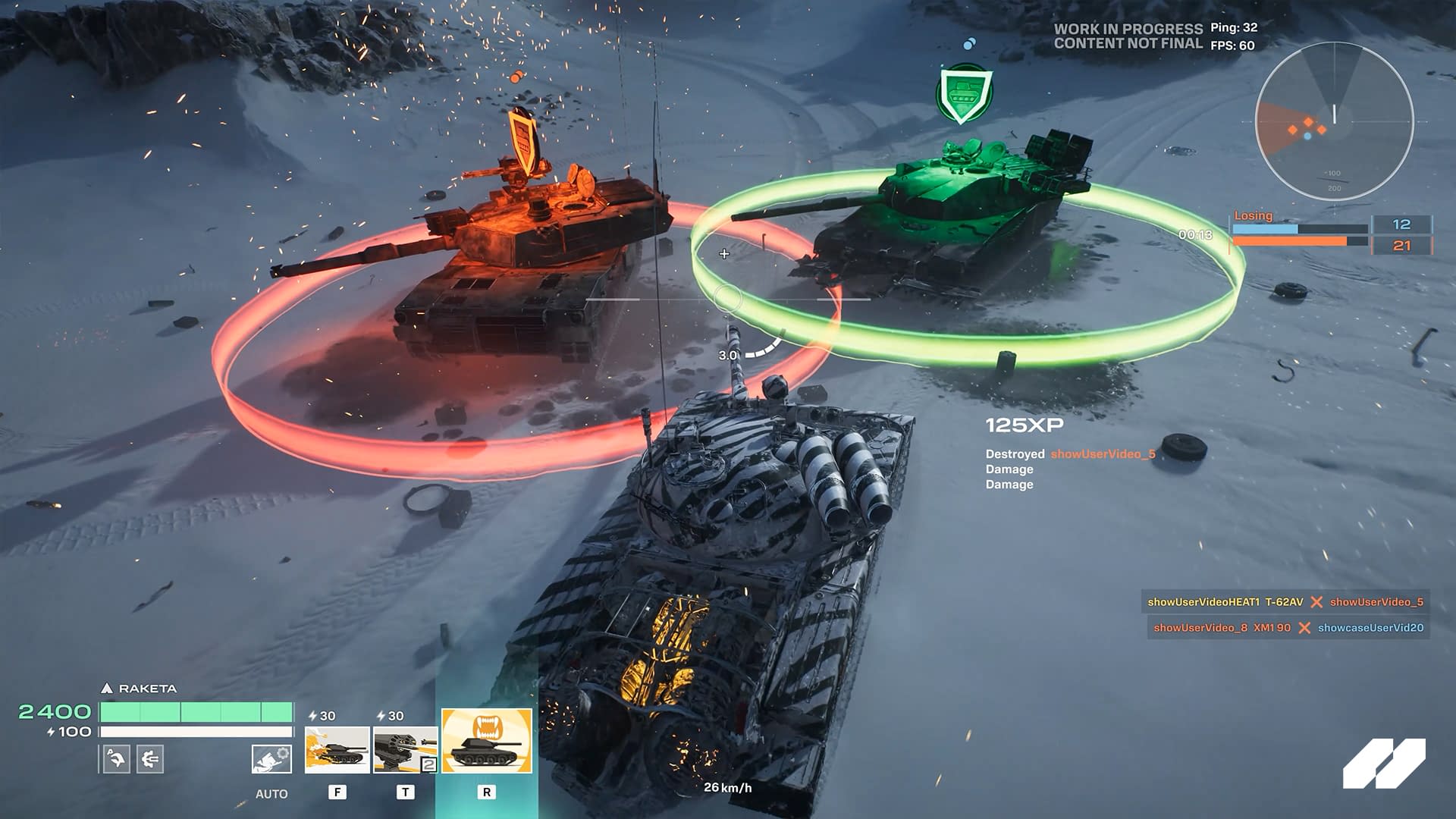Fire the rocket launcher ability

click(x=405, y=749)
